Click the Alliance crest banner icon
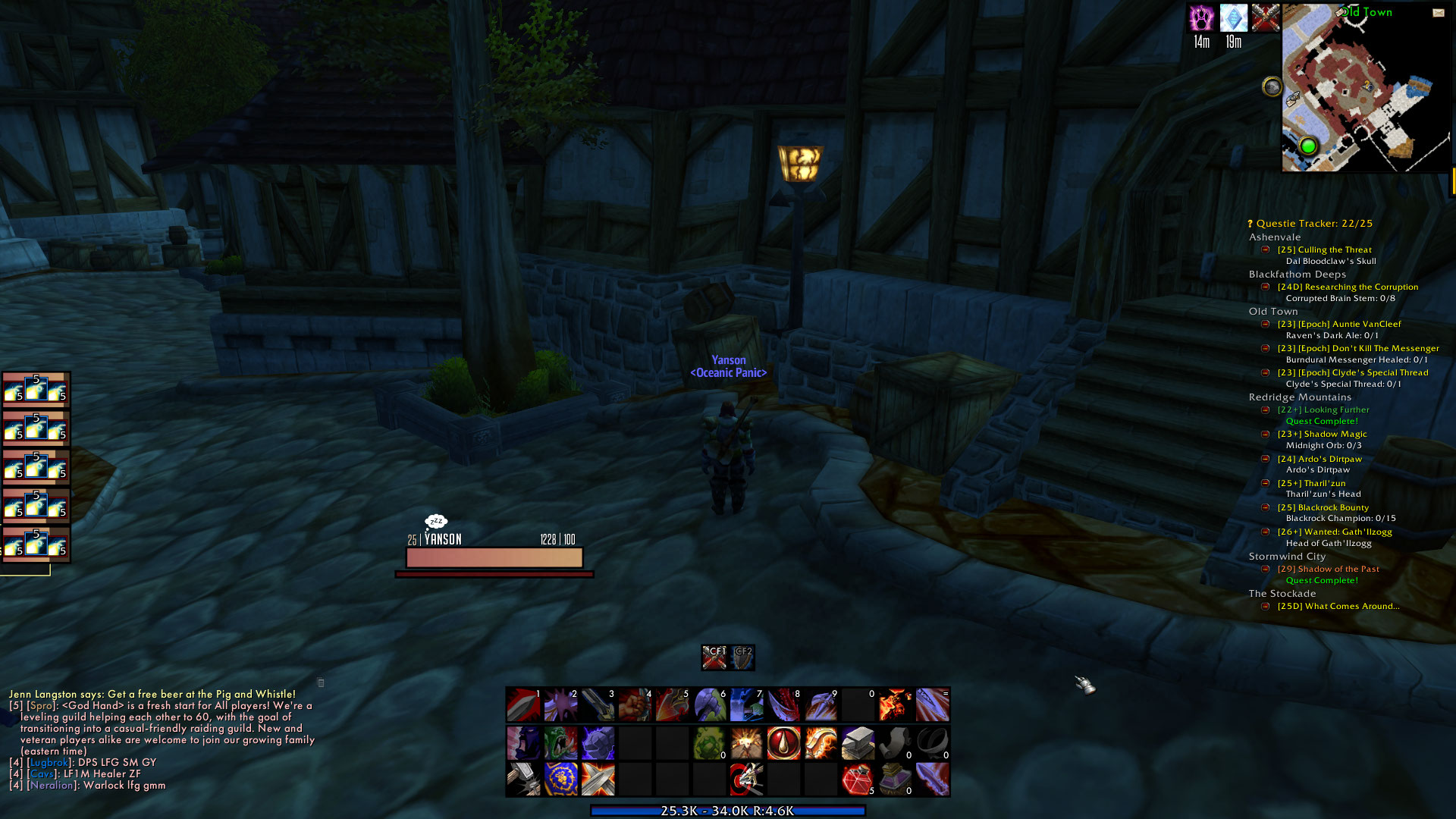Image resolution: width=1456 pixels, height=819 pixels. (x=560, y=780)
